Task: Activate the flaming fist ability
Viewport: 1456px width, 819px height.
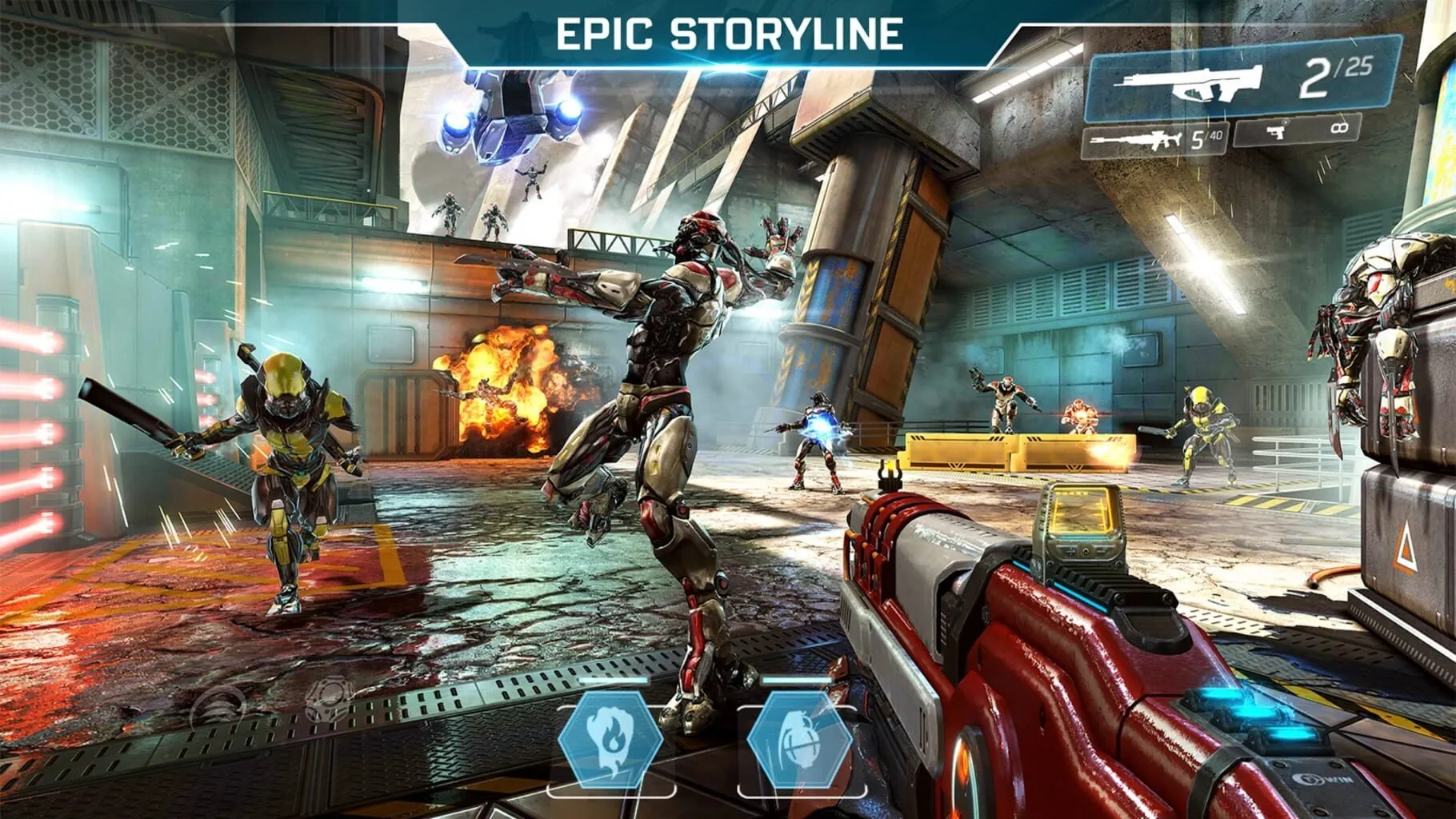Action: pos(610,739)
